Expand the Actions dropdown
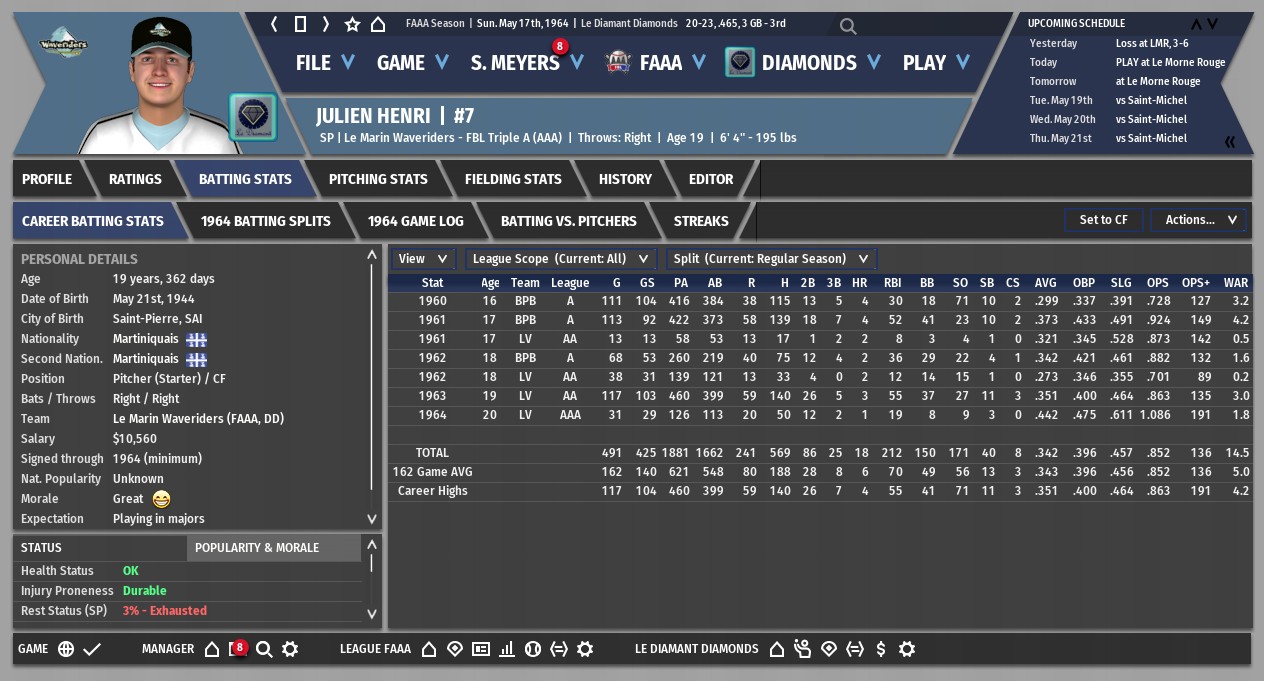The width and height of the screenshot is (1264, 681). click(x=1200, y=220)
